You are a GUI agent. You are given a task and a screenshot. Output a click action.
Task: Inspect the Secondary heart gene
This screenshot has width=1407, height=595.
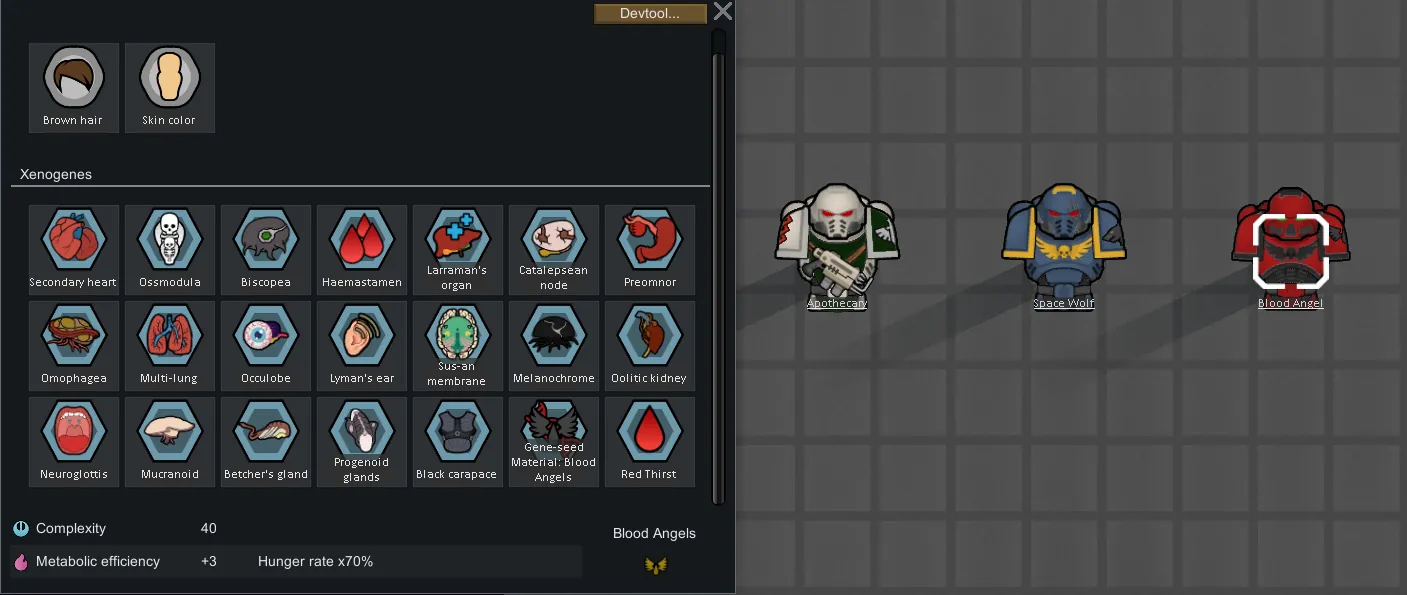coord(73,249)
